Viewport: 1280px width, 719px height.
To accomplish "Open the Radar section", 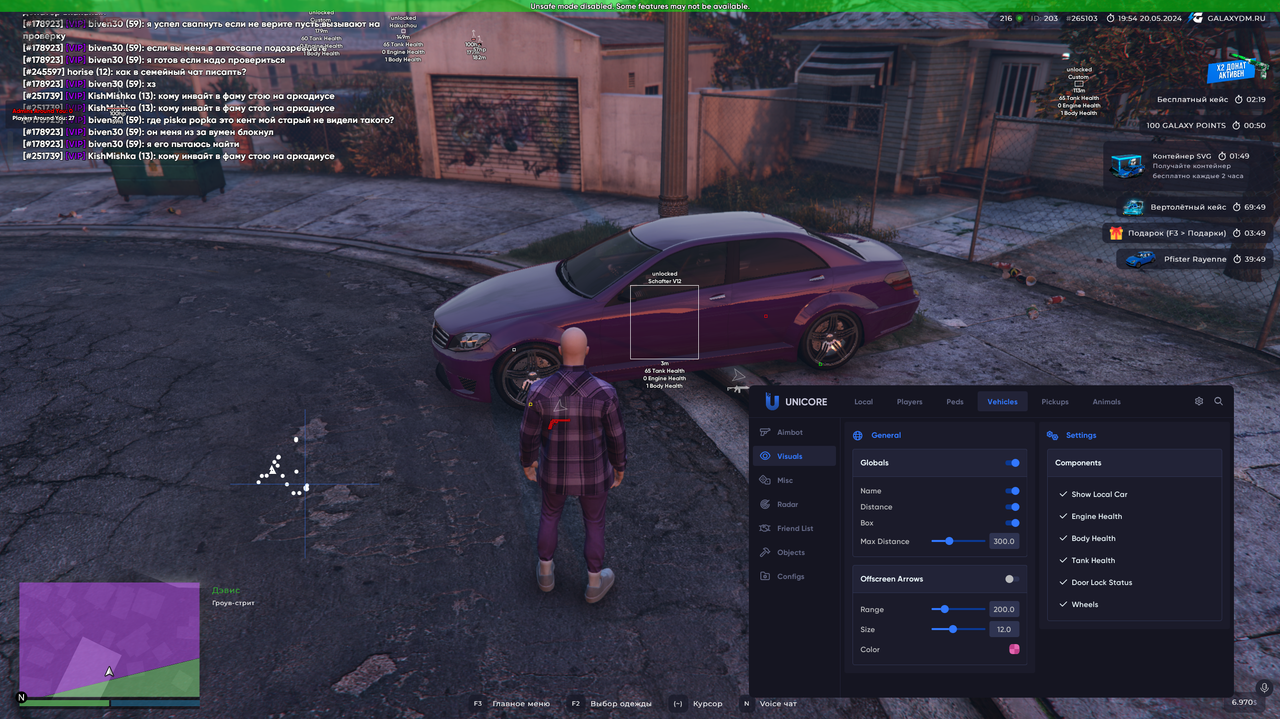I will point(787,504).
